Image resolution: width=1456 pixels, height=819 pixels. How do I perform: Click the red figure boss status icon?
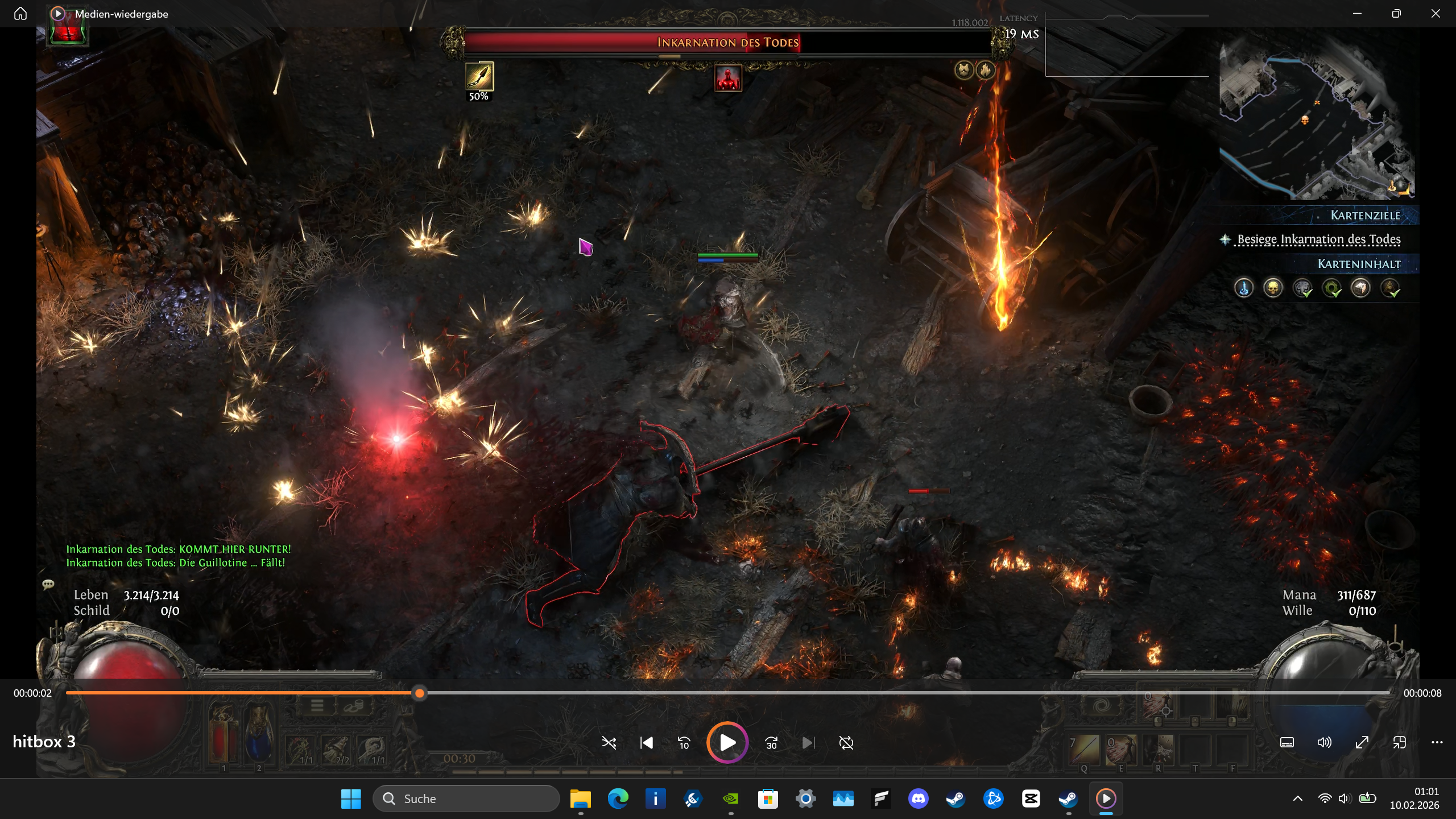point(728,78)
